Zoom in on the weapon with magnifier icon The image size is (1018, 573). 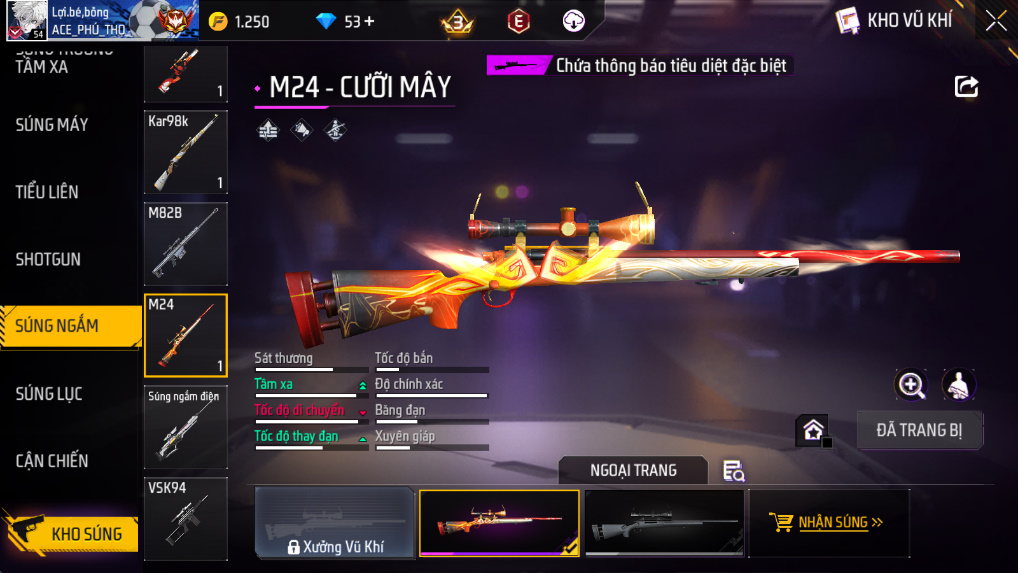pyautogui.click(x=911, y=385)
